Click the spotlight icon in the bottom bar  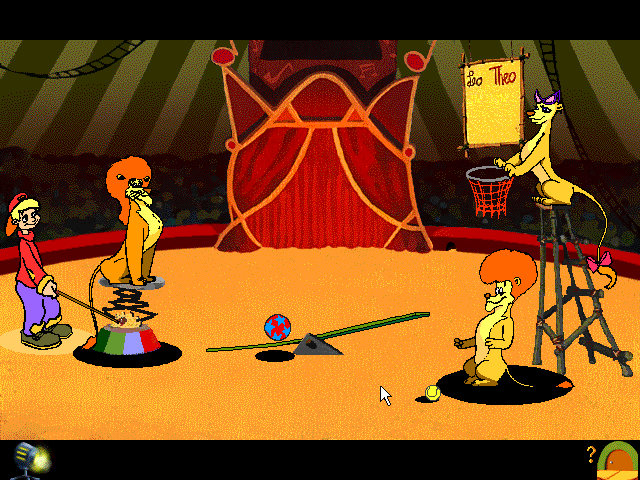pyautogui.click(x=31, y=459)
